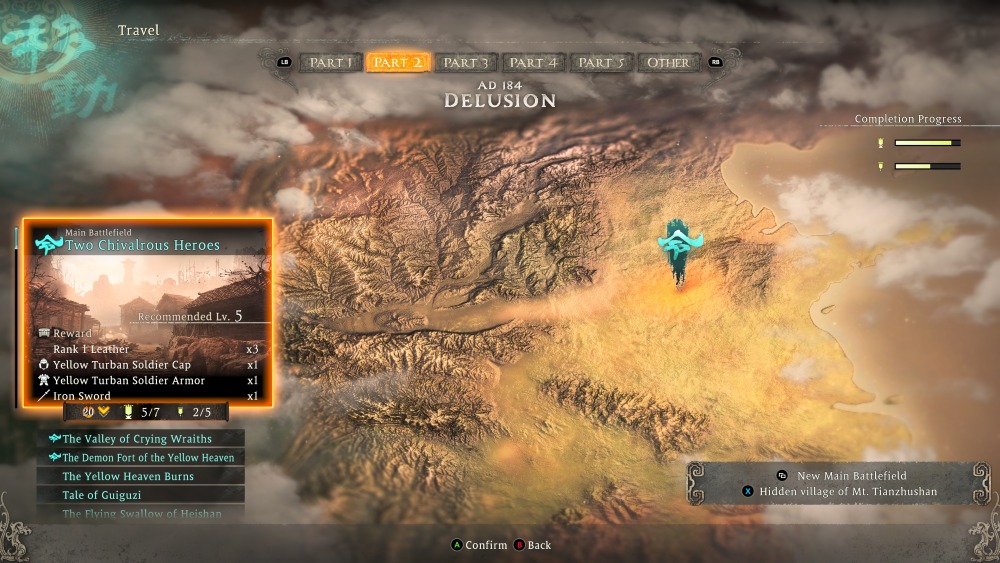Show the Part 5 tab
The height and width of the screenshot is (563, 1000).
click(x=602, y=62)
